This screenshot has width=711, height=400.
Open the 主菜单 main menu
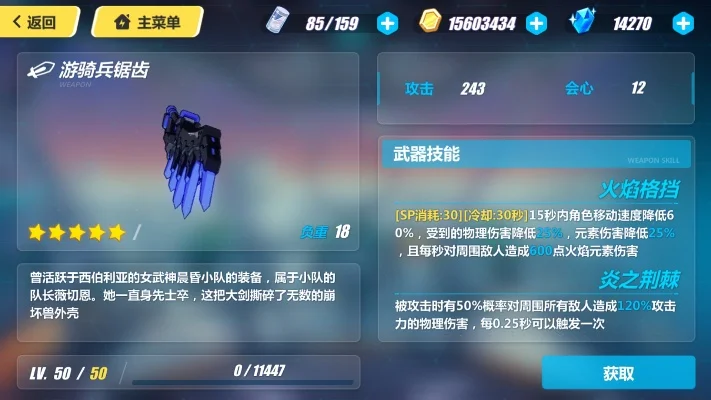tap(146, 21)
